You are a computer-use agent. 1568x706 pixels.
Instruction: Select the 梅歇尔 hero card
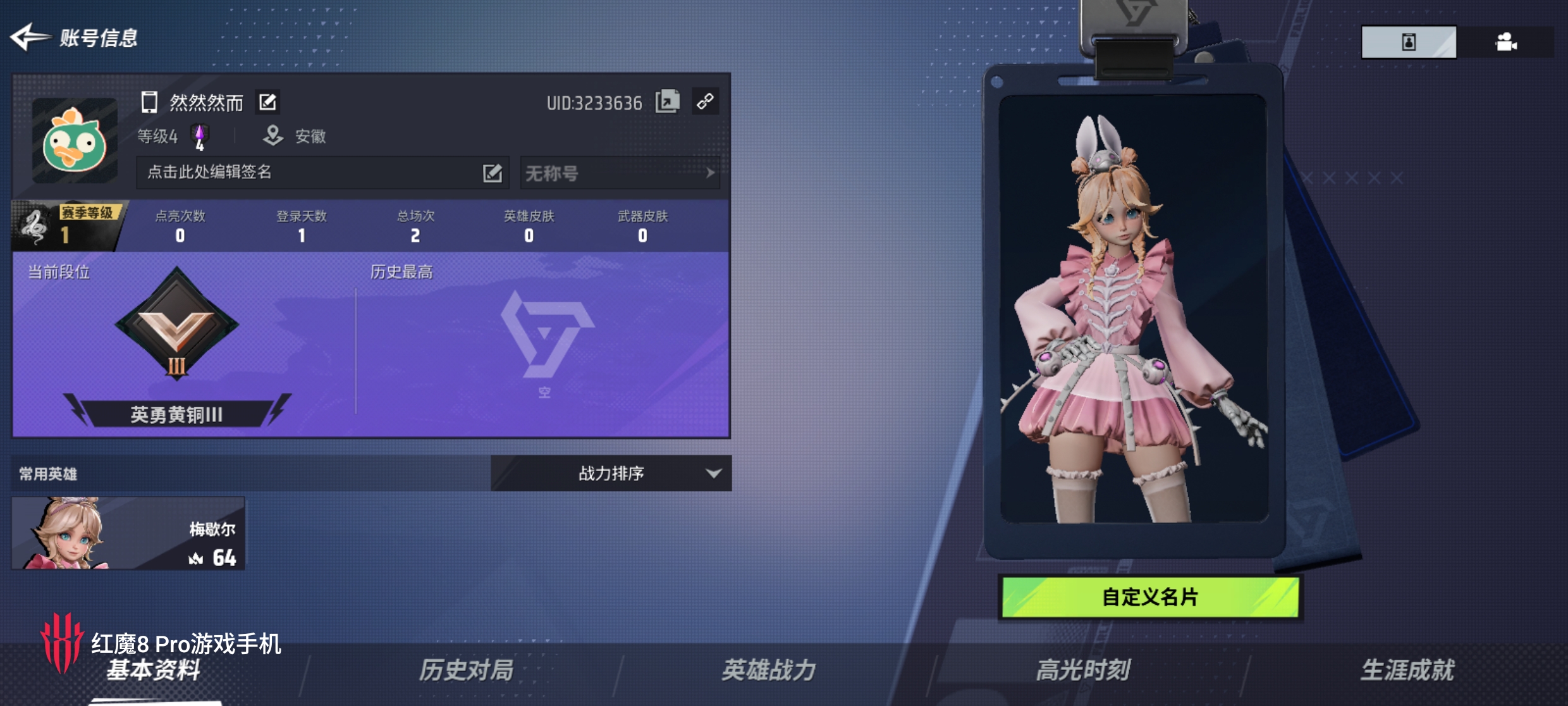click(x=128, y=533)
